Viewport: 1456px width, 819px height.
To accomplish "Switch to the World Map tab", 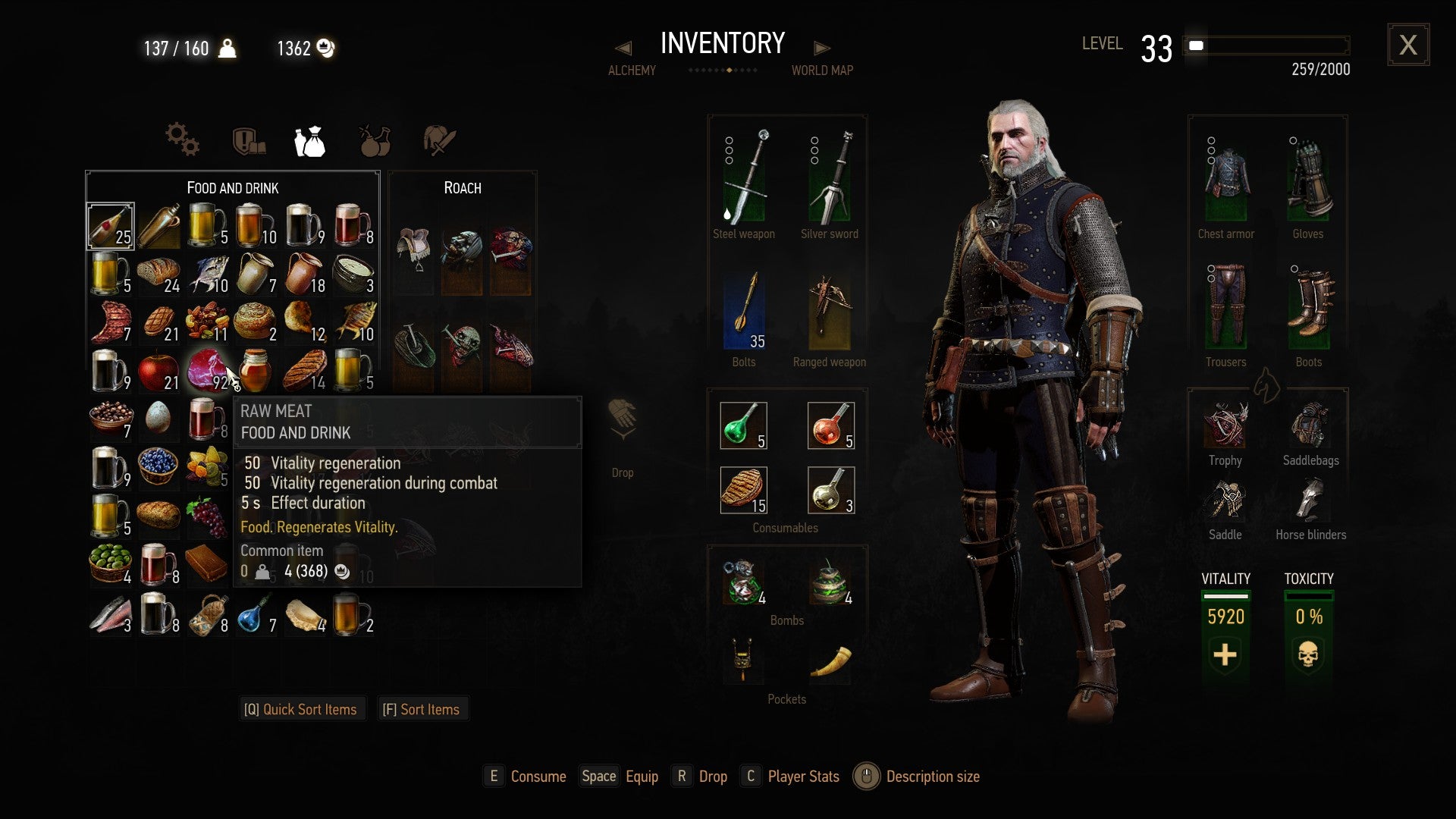I will pos(823,70).
